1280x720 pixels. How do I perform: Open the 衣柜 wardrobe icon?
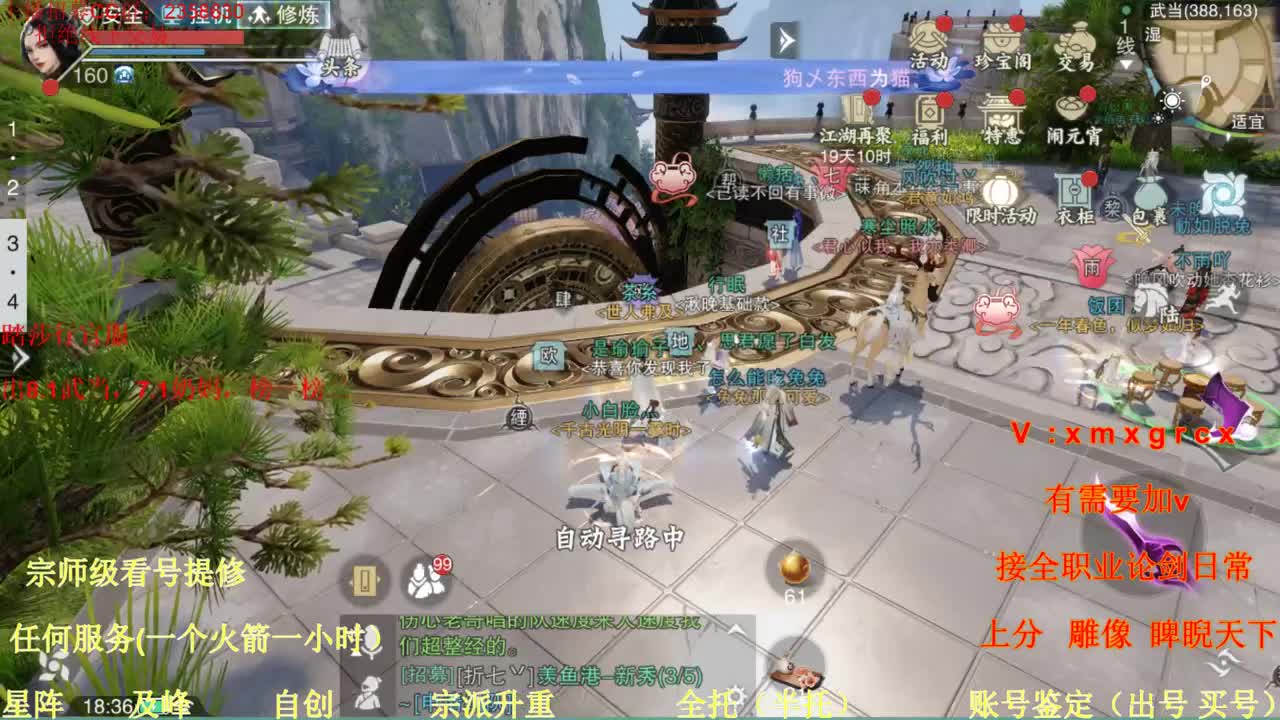tap(1073, 192)
